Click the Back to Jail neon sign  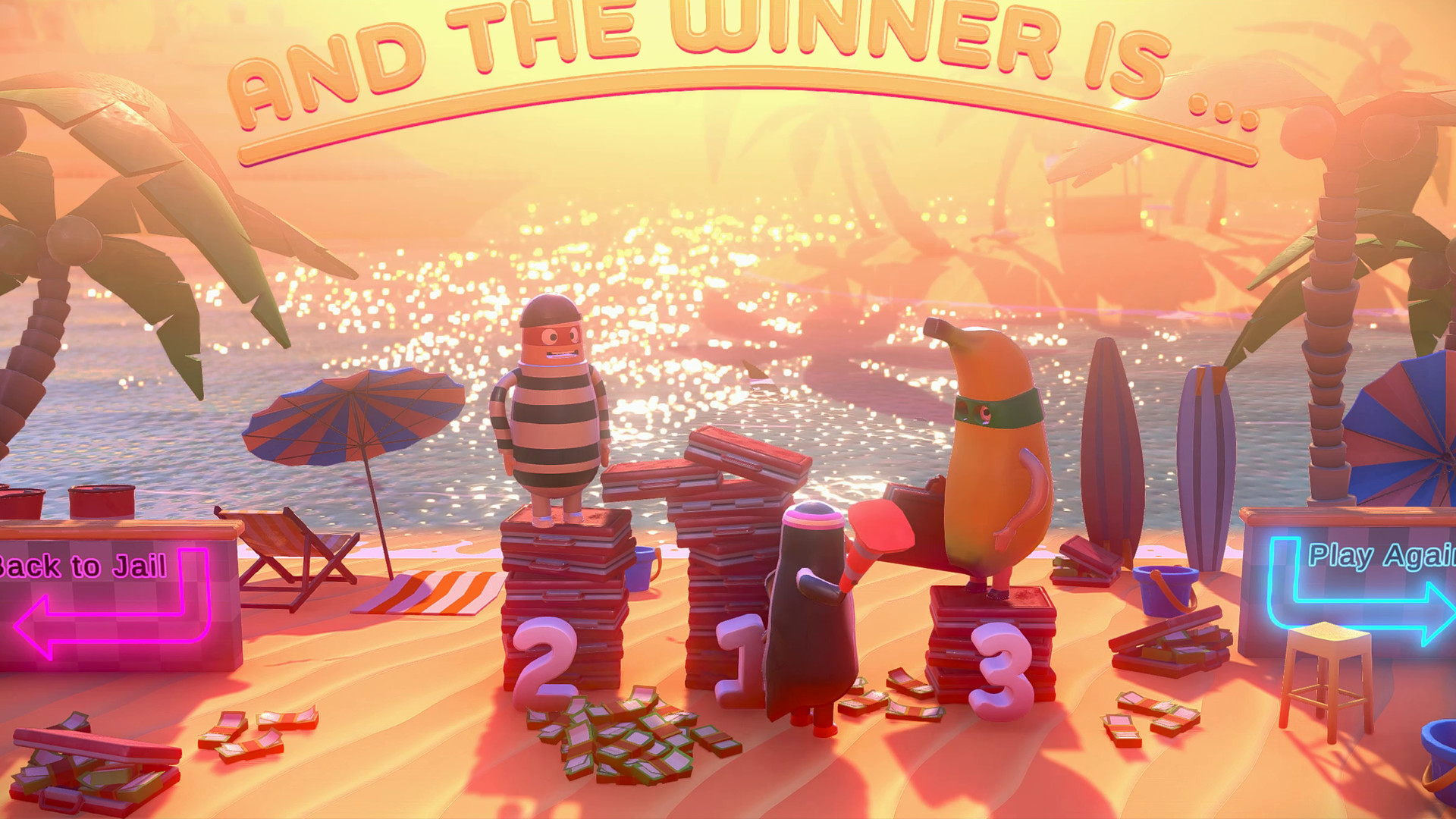click(83, 565)
